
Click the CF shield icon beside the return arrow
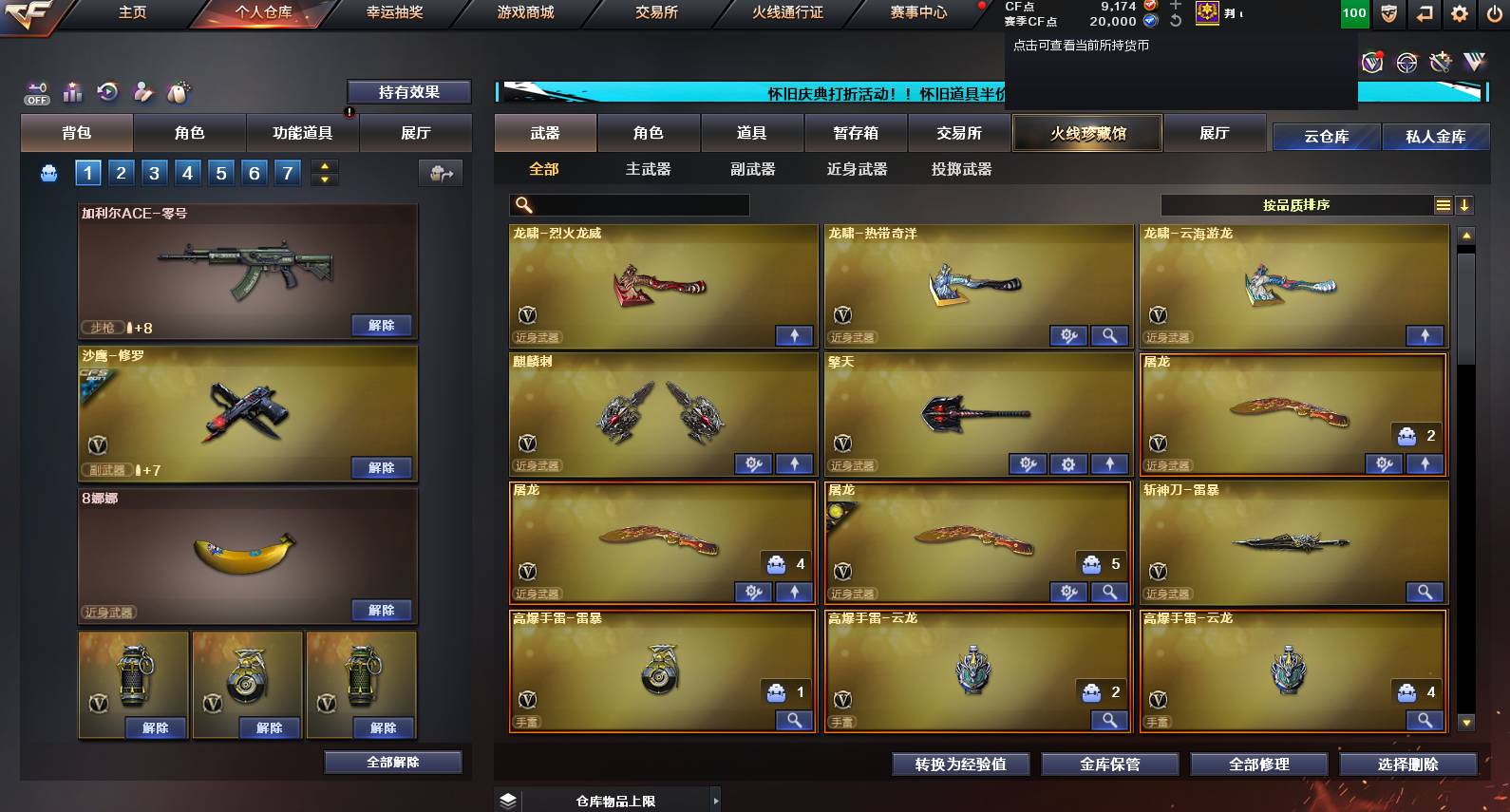1387,14
